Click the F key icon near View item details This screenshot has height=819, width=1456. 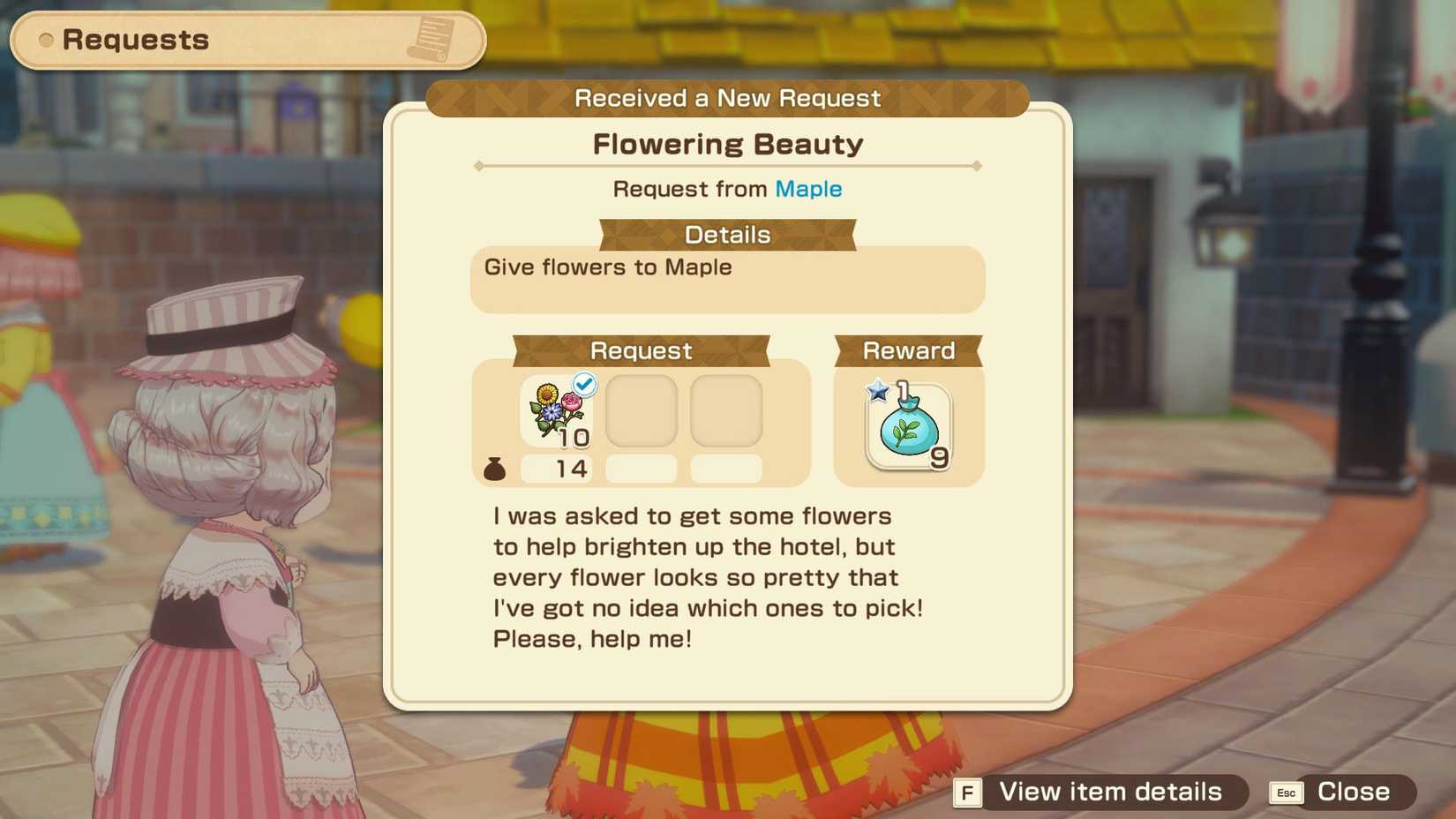tap(967, 792)
